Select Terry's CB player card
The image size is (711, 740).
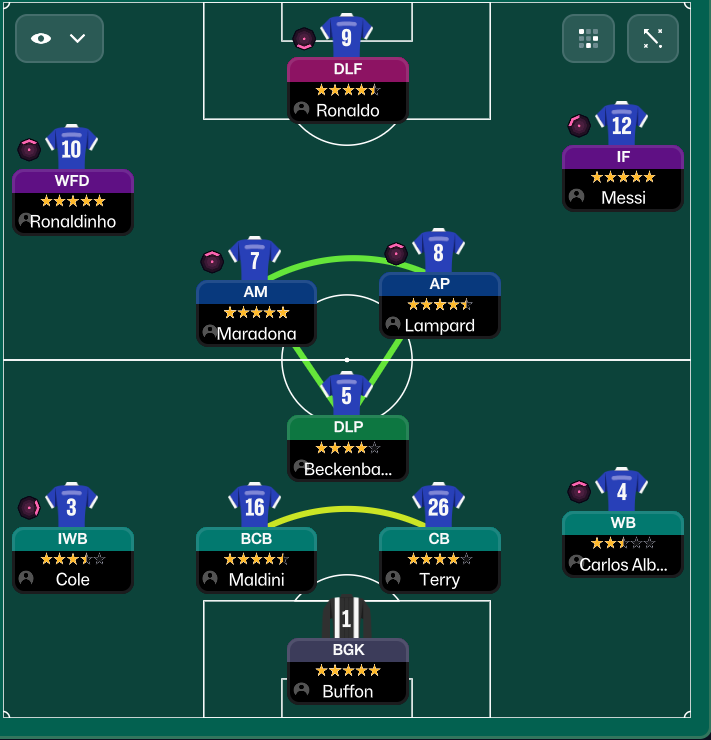(439, 560)
